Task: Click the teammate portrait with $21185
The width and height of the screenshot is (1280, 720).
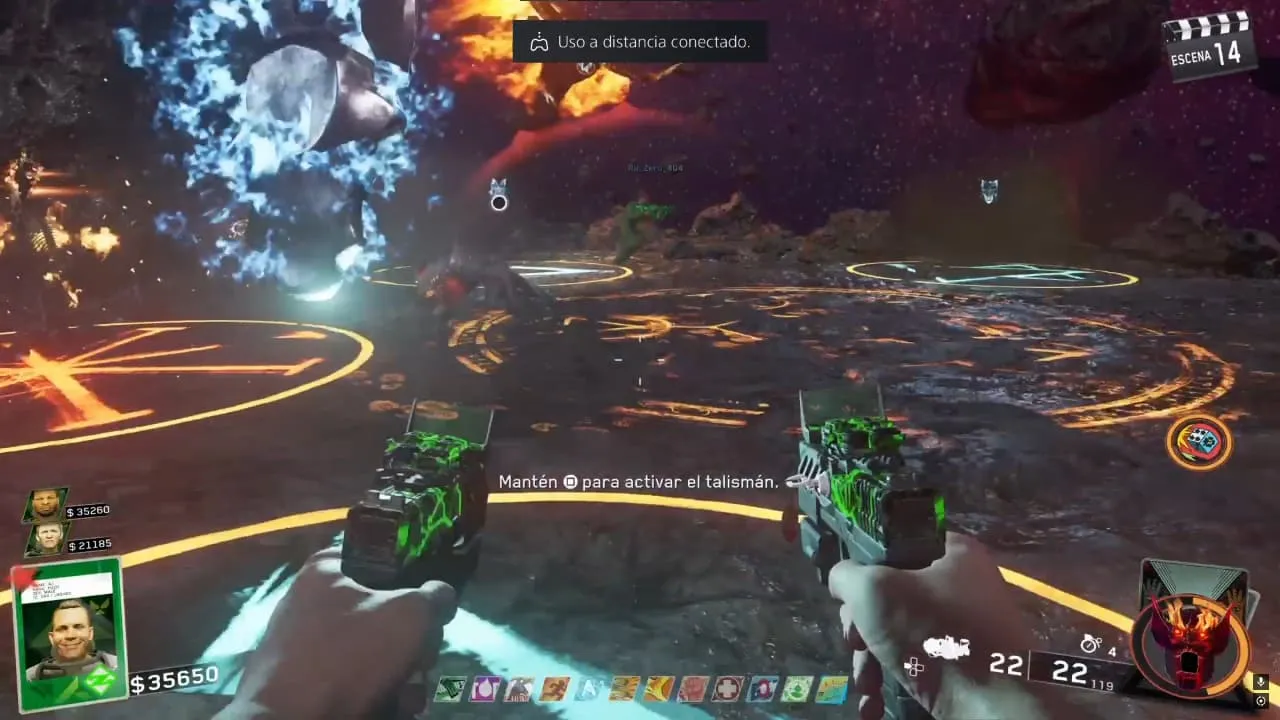Action: 45,540
